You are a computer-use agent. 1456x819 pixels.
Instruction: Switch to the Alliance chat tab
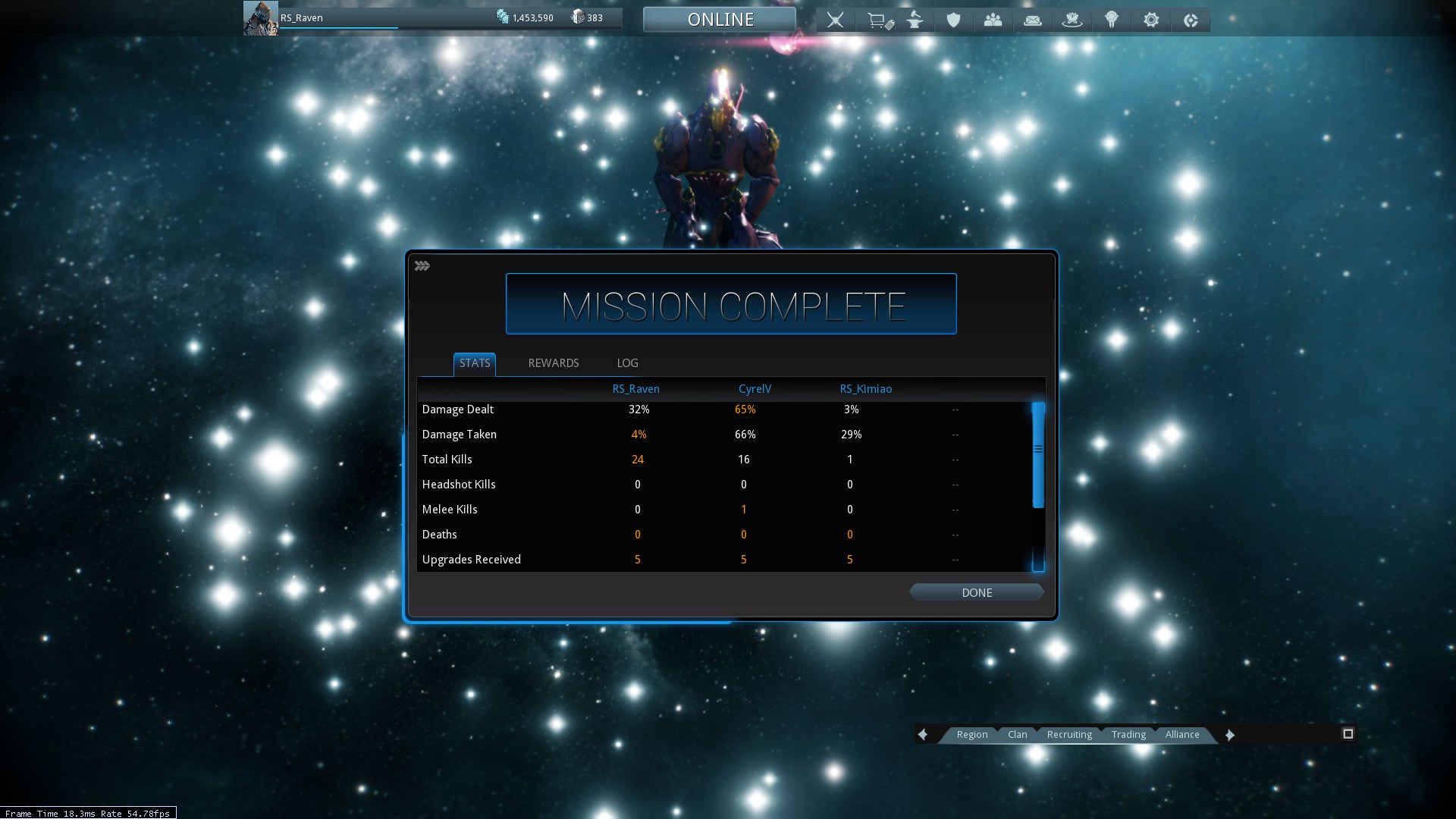coord(1182,734)
